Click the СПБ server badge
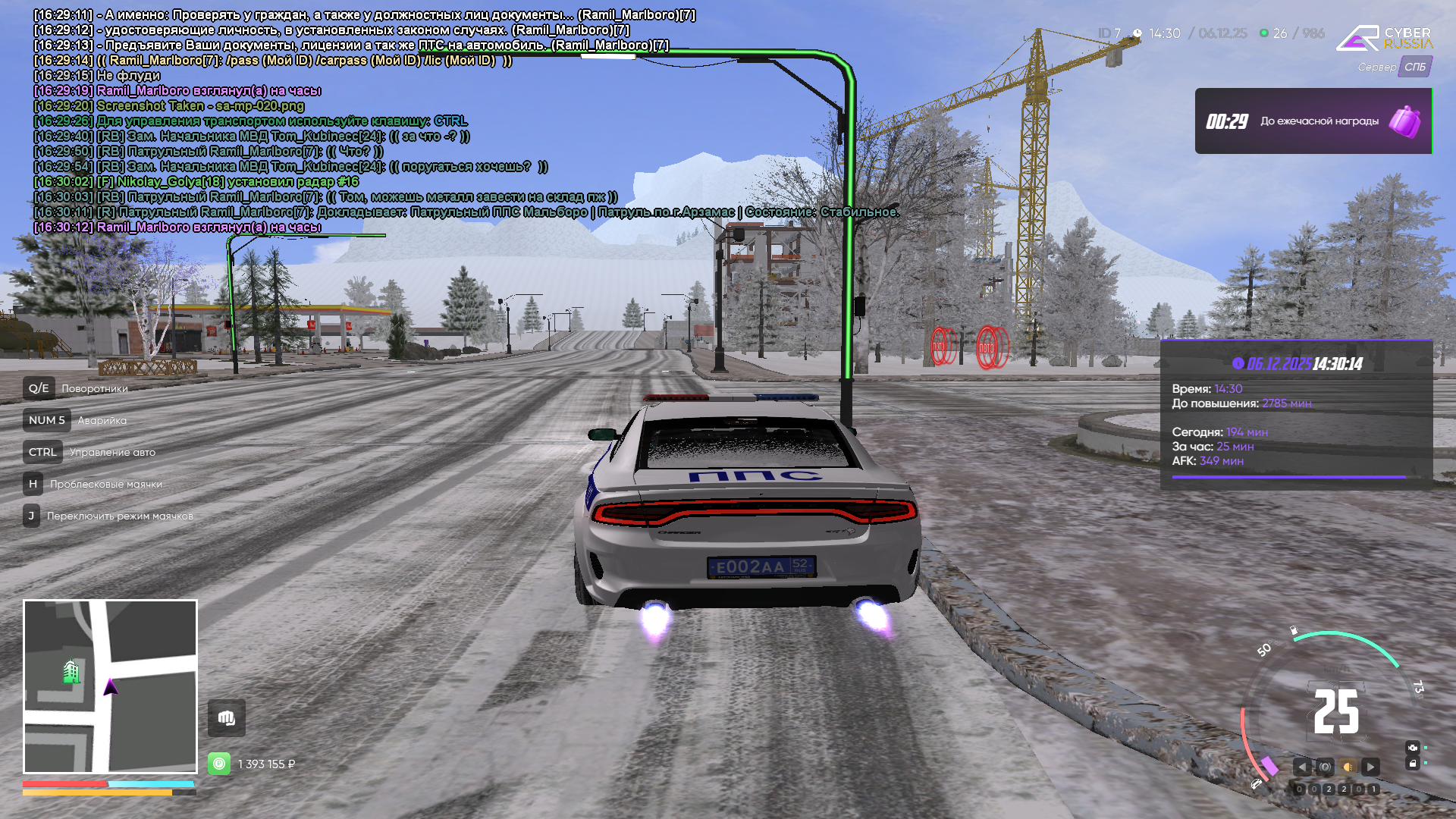Screen dimensions: 1456x819 click(x=1415, y=67)
